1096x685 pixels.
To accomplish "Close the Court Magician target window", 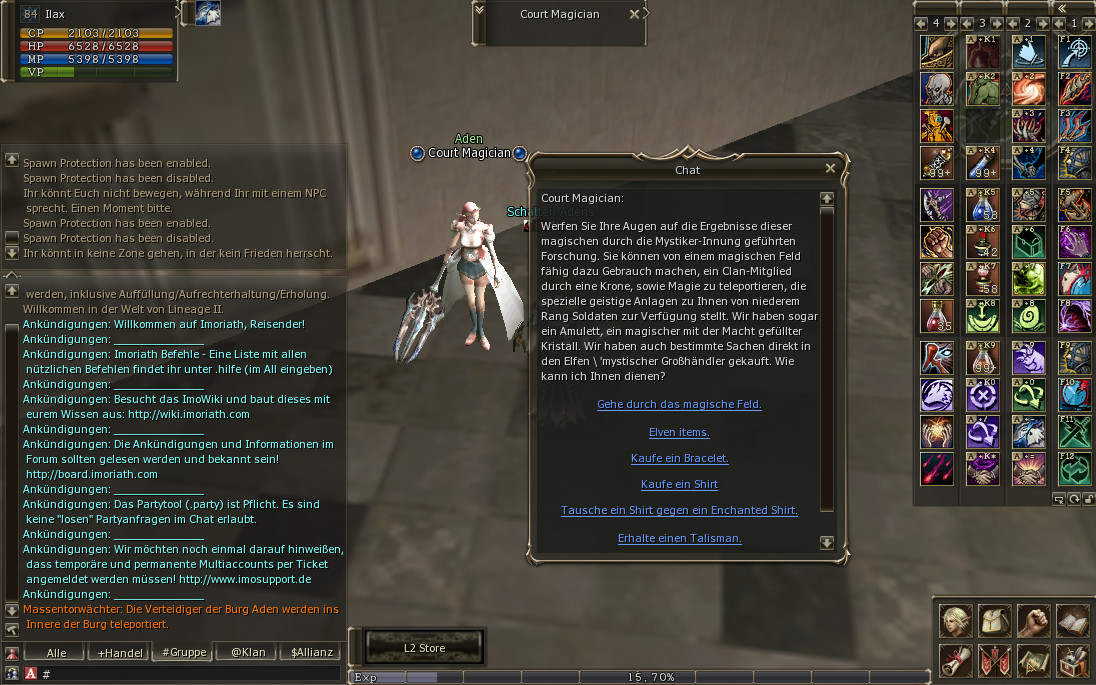I will pos(634,14).
